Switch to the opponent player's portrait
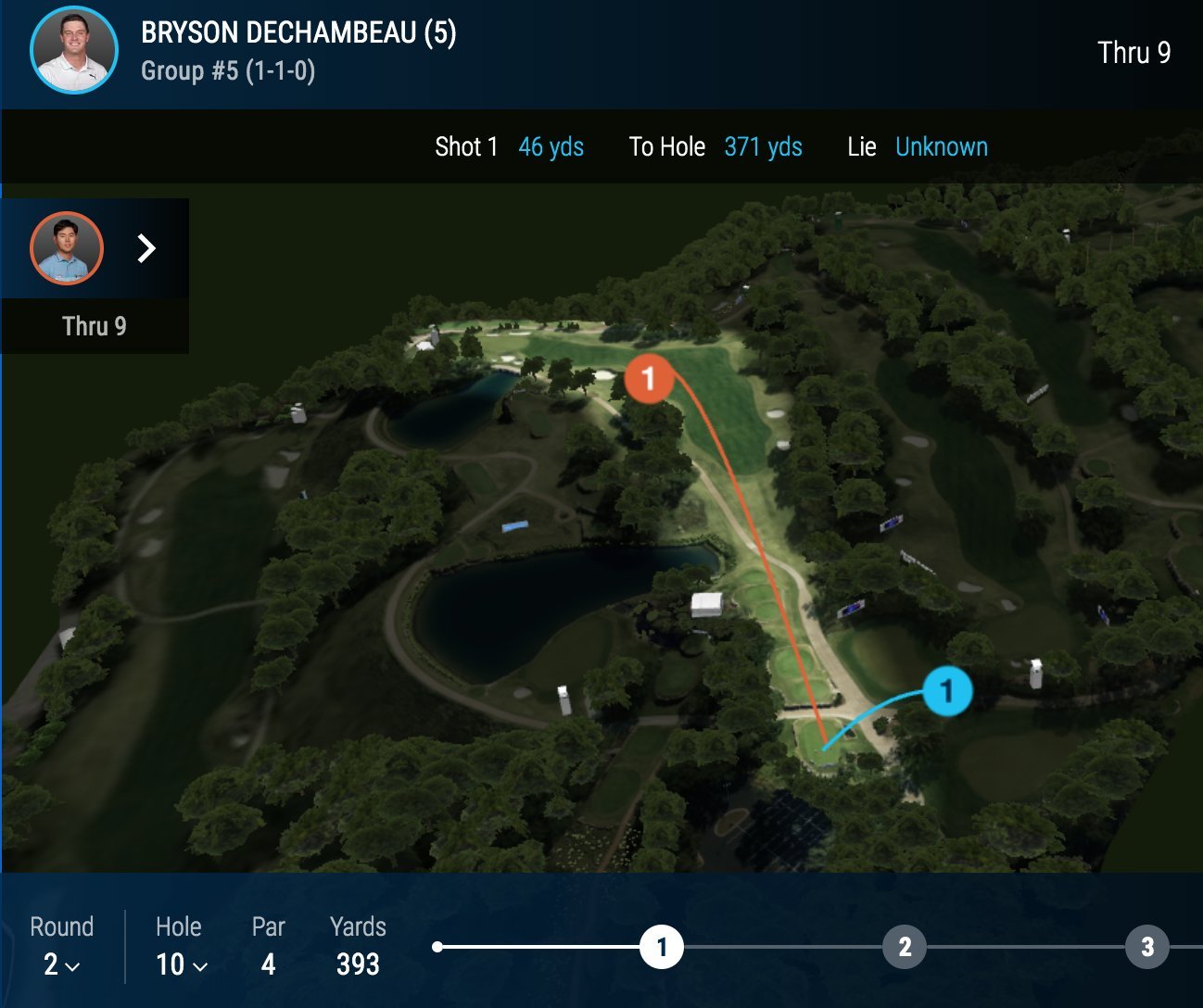The width and height of the screenshot is (1203, 1008). [67, 248]
